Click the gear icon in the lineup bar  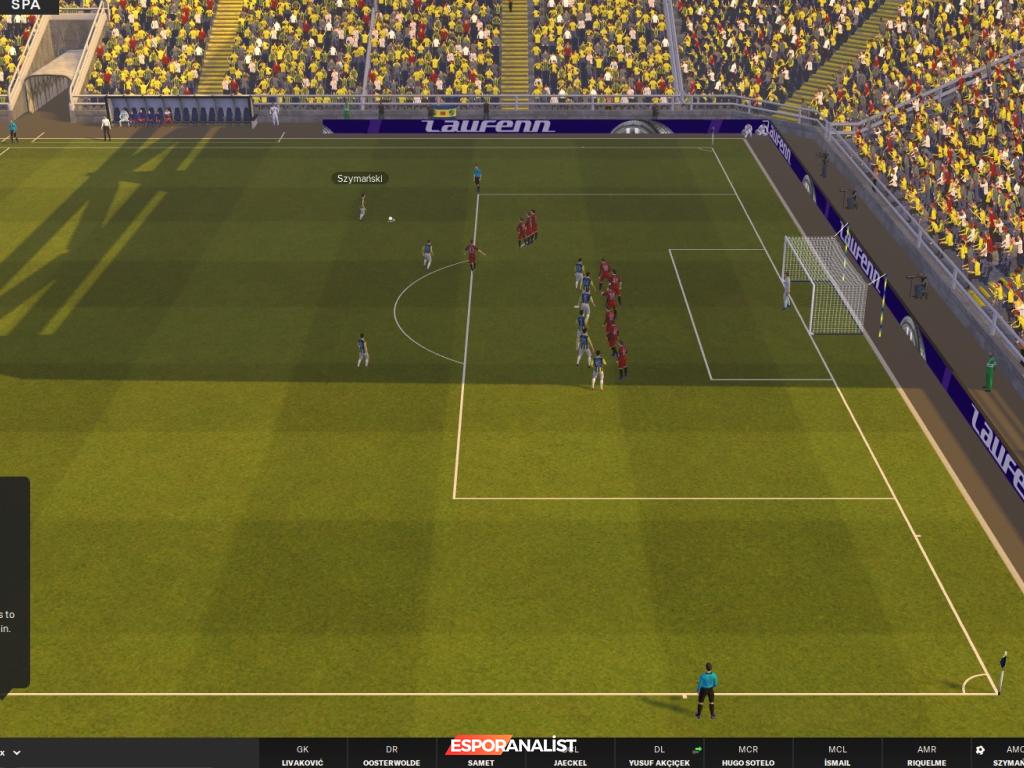[980, 749]
